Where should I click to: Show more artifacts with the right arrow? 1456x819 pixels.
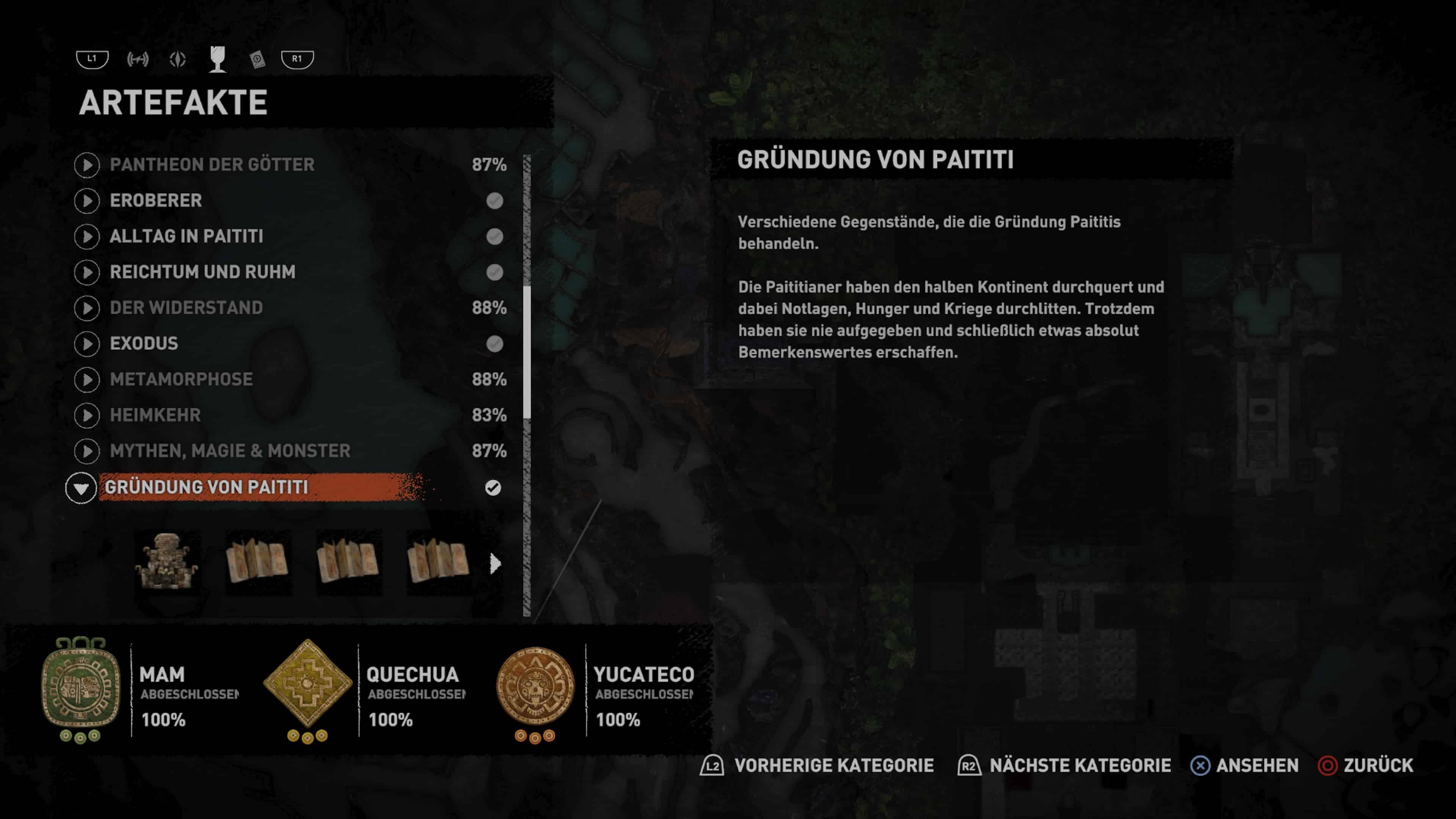[495, 563]
